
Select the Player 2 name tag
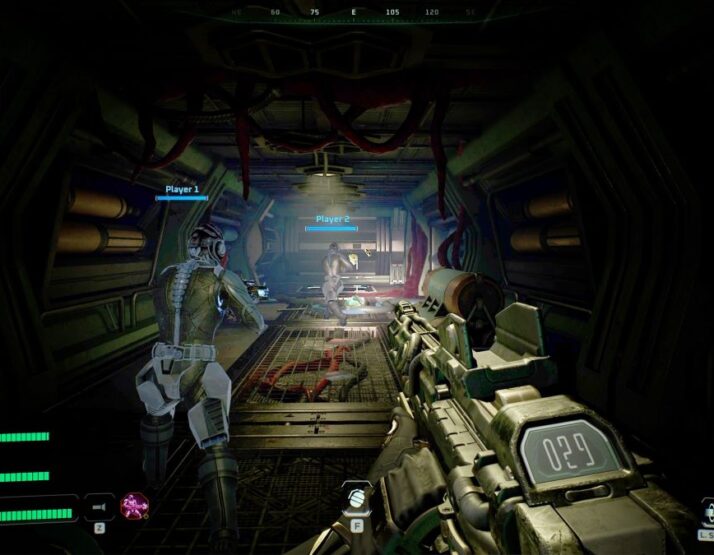click(x=332, y=219)
